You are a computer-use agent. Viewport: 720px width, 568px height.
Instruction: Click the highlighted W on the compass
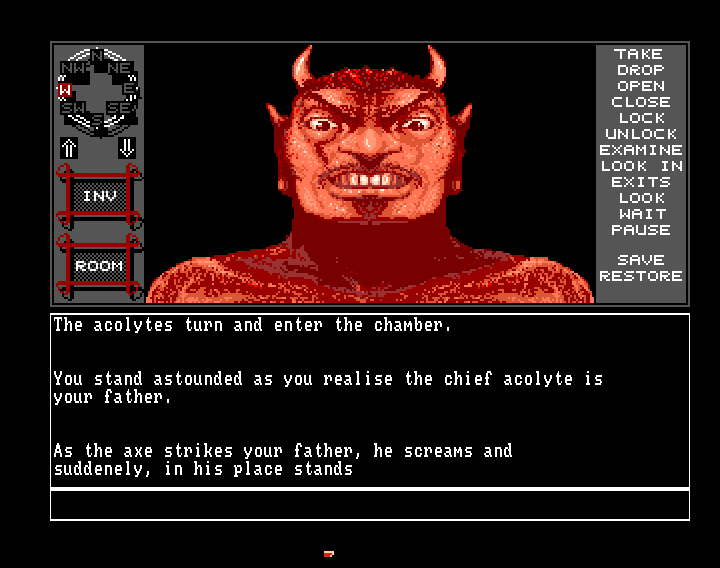(64, 90)
